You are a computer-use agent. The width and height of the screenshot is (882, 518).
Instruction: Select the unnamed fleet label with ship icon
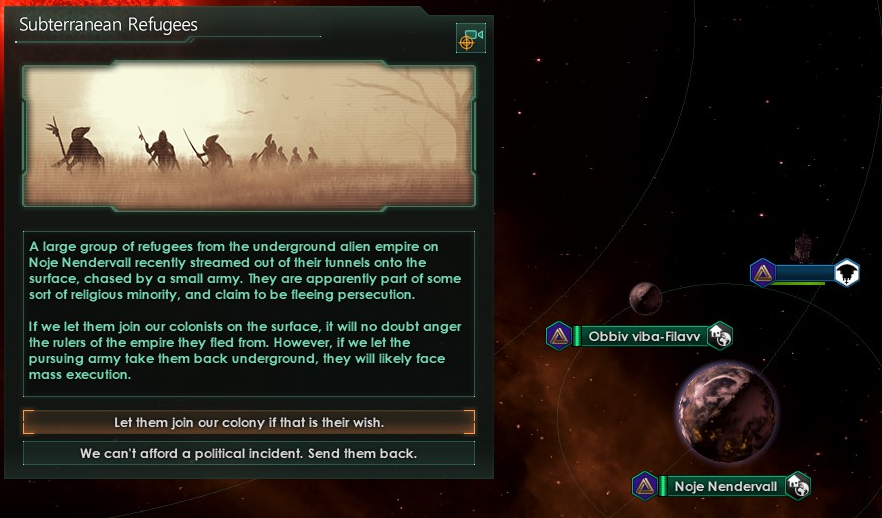(x=806, y=273)
